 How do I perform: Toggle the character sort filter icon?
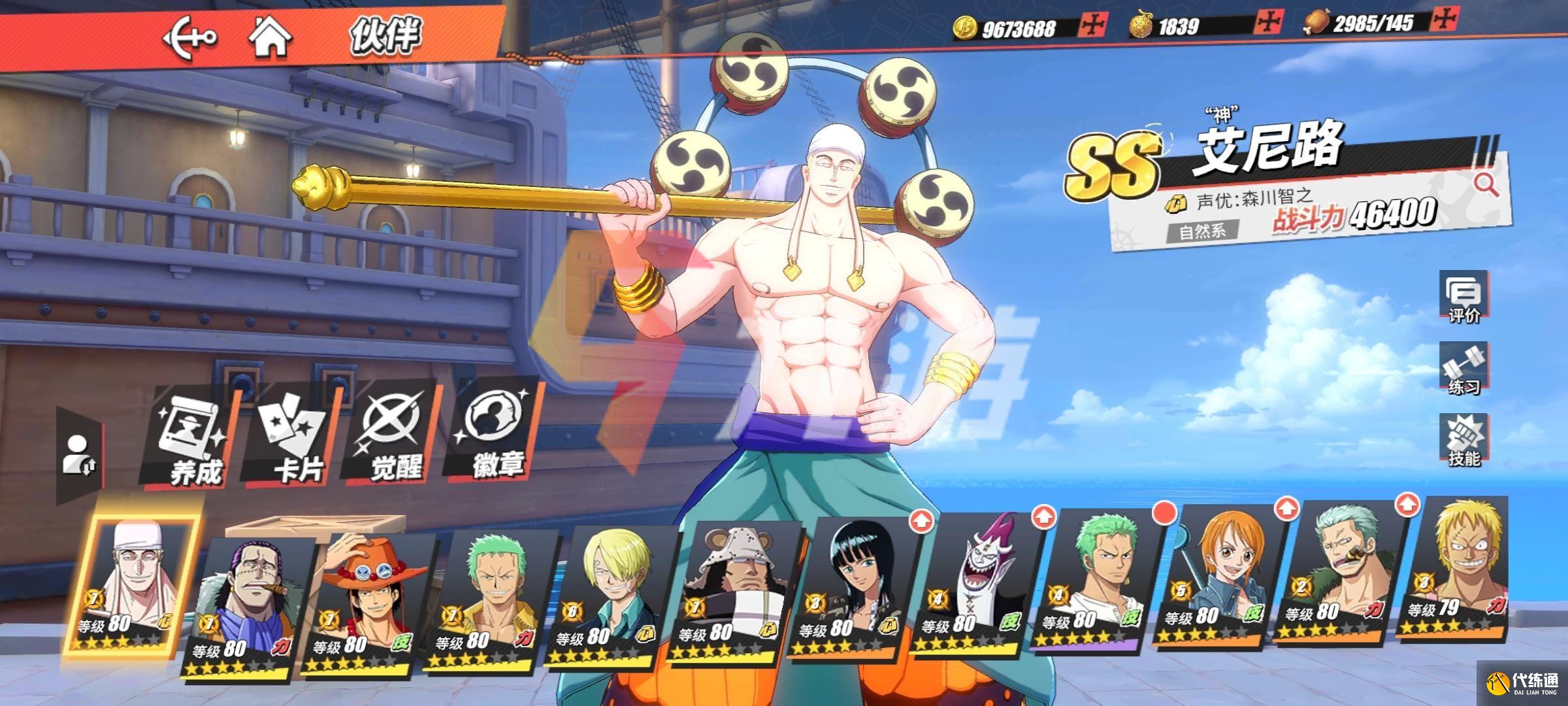(x=80, y=455)
